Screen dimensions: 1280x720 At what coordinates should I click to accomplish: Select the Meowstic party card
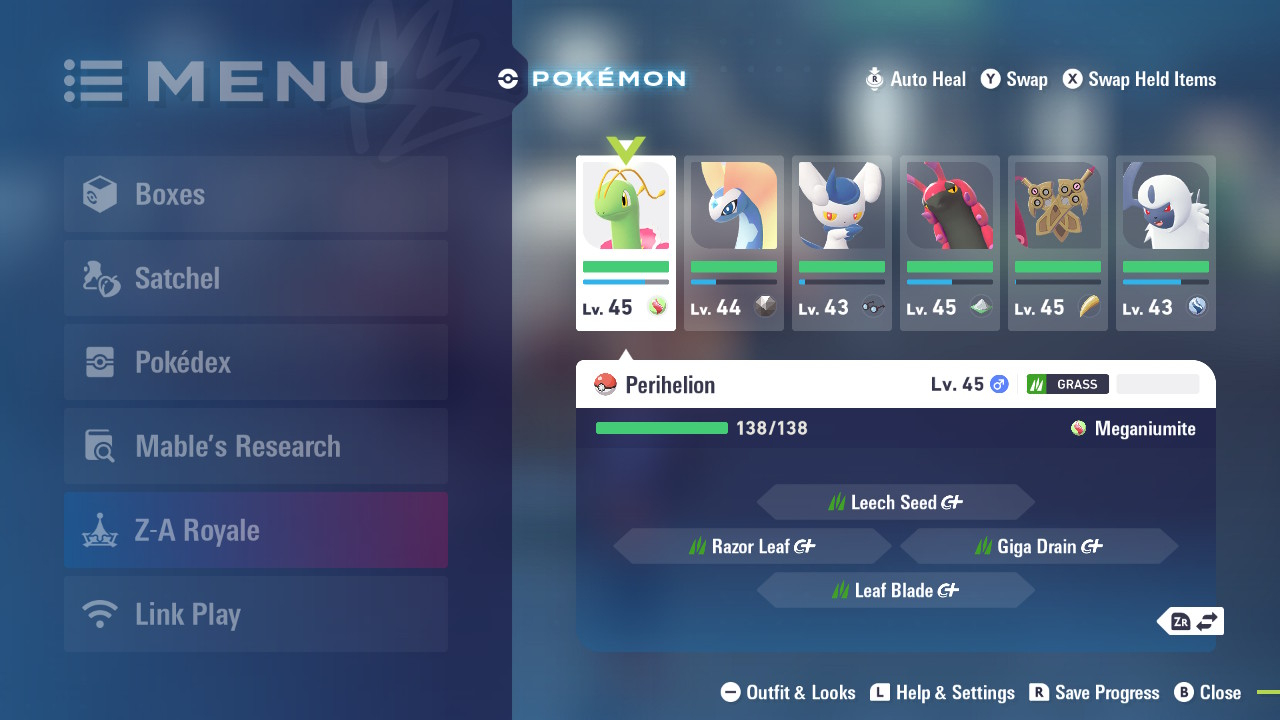point(842,243)
